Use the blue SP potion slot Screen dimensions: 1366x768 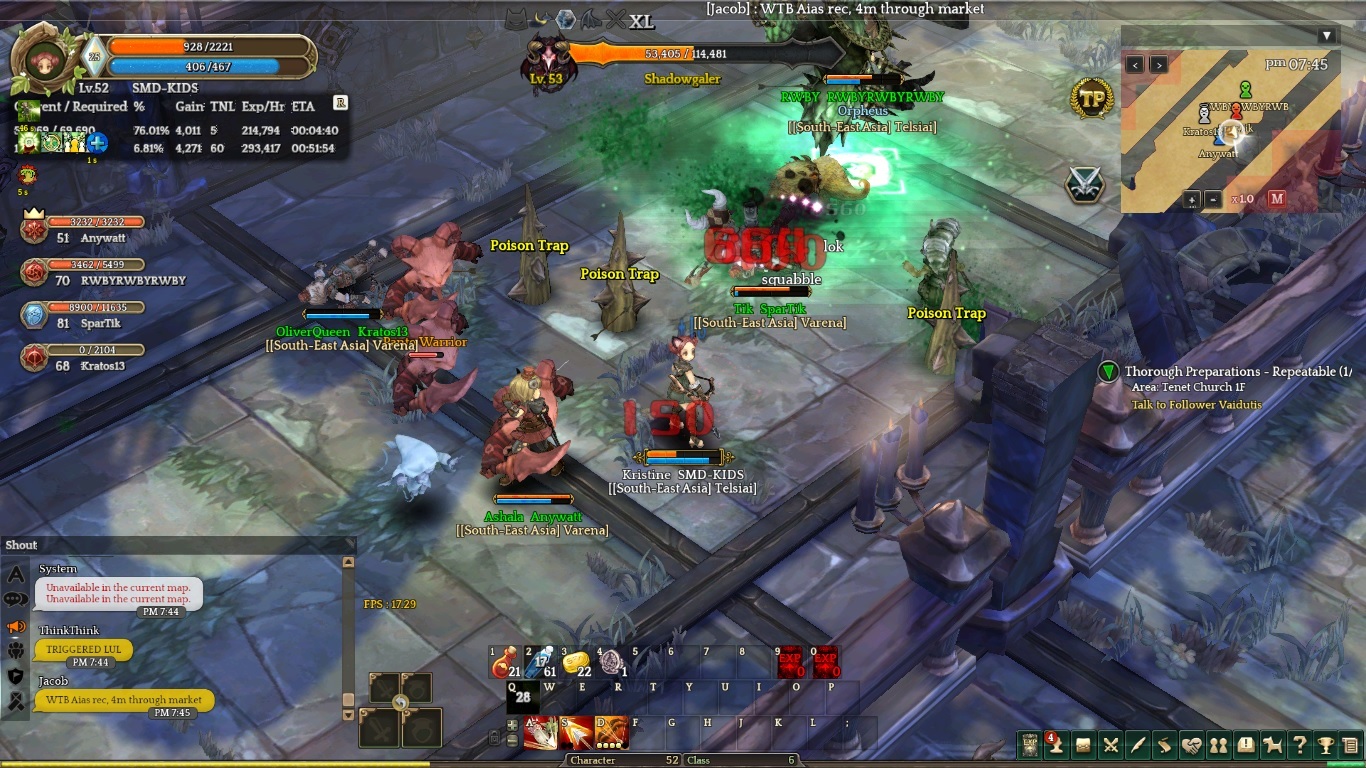[540, 662]
